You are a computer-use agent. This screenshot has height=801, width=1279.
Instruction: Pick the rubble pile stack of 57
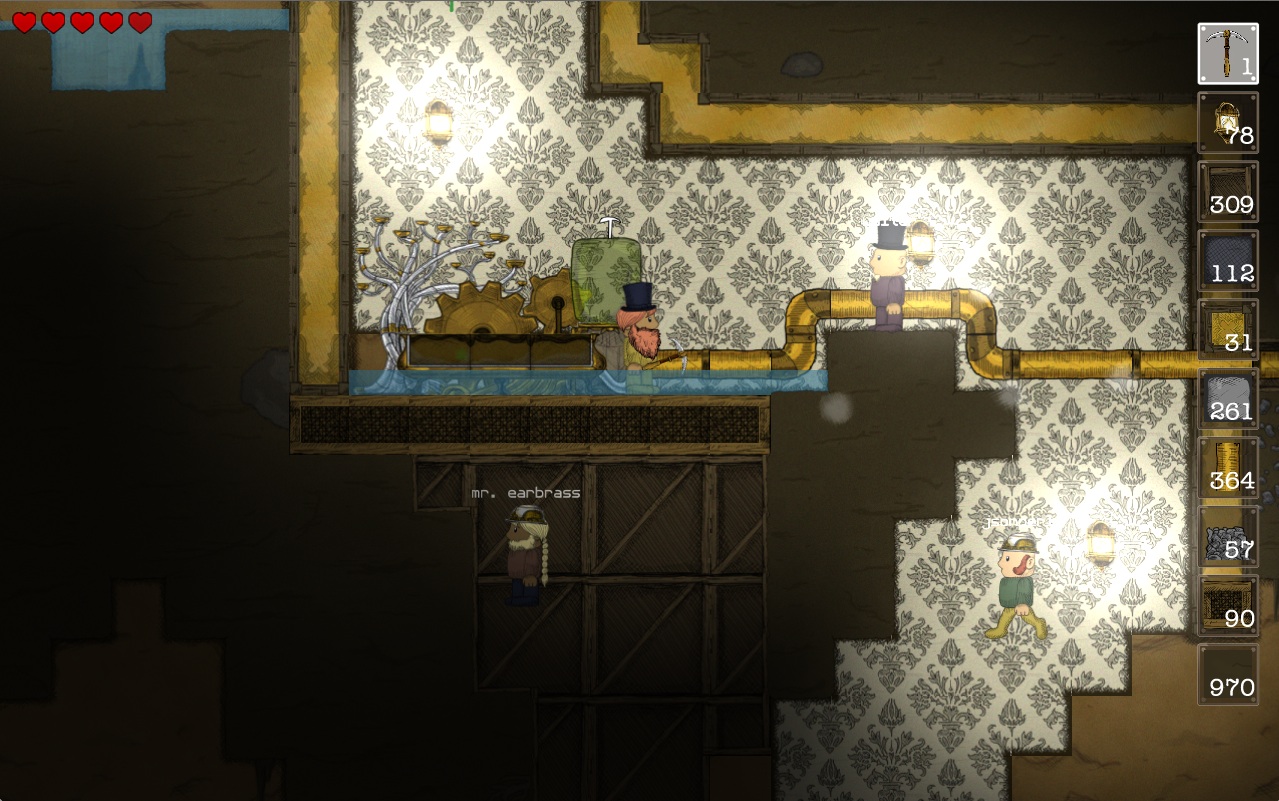click(1228, 537)
